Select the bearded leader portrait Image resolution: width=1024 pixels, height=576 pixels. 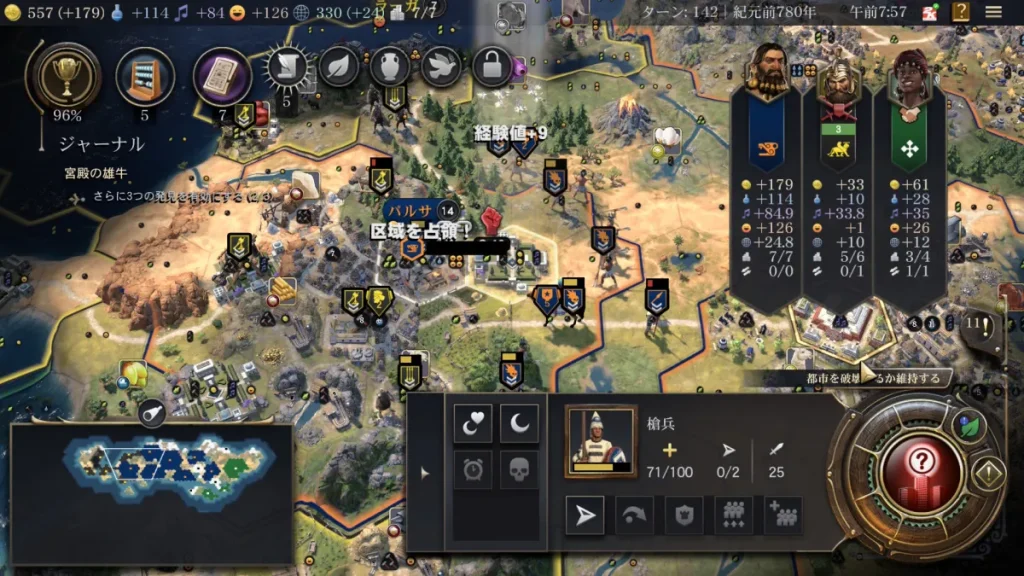pos(767,73)
